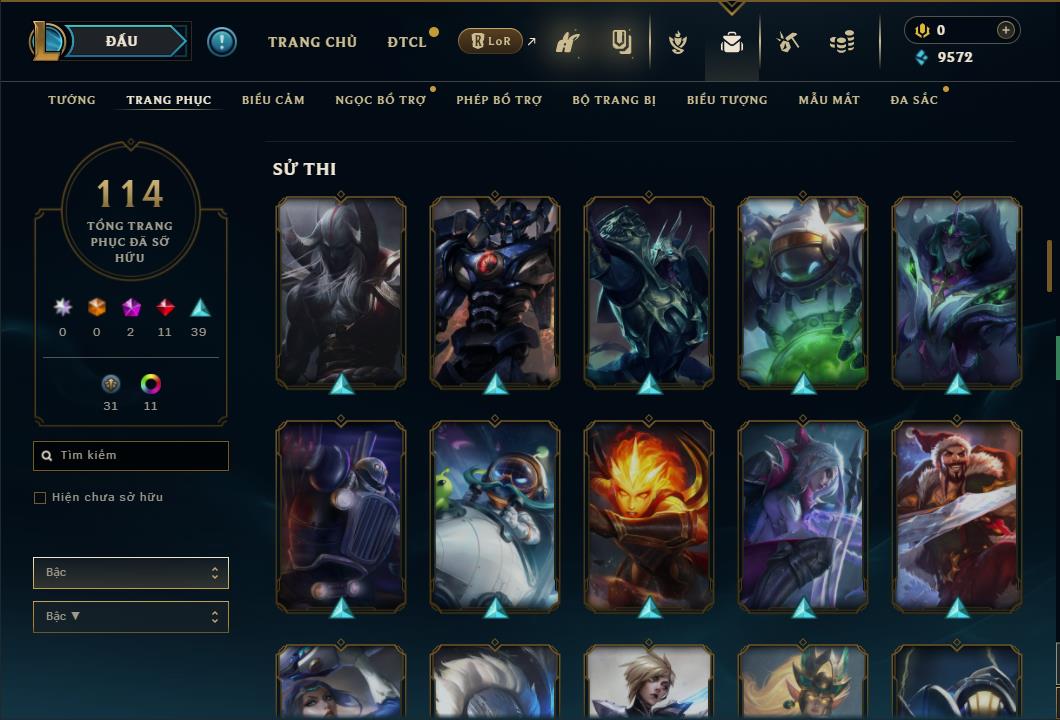Go to the ĐTCL game mode
1060x720 pixels.
click(x=407, y=42)
